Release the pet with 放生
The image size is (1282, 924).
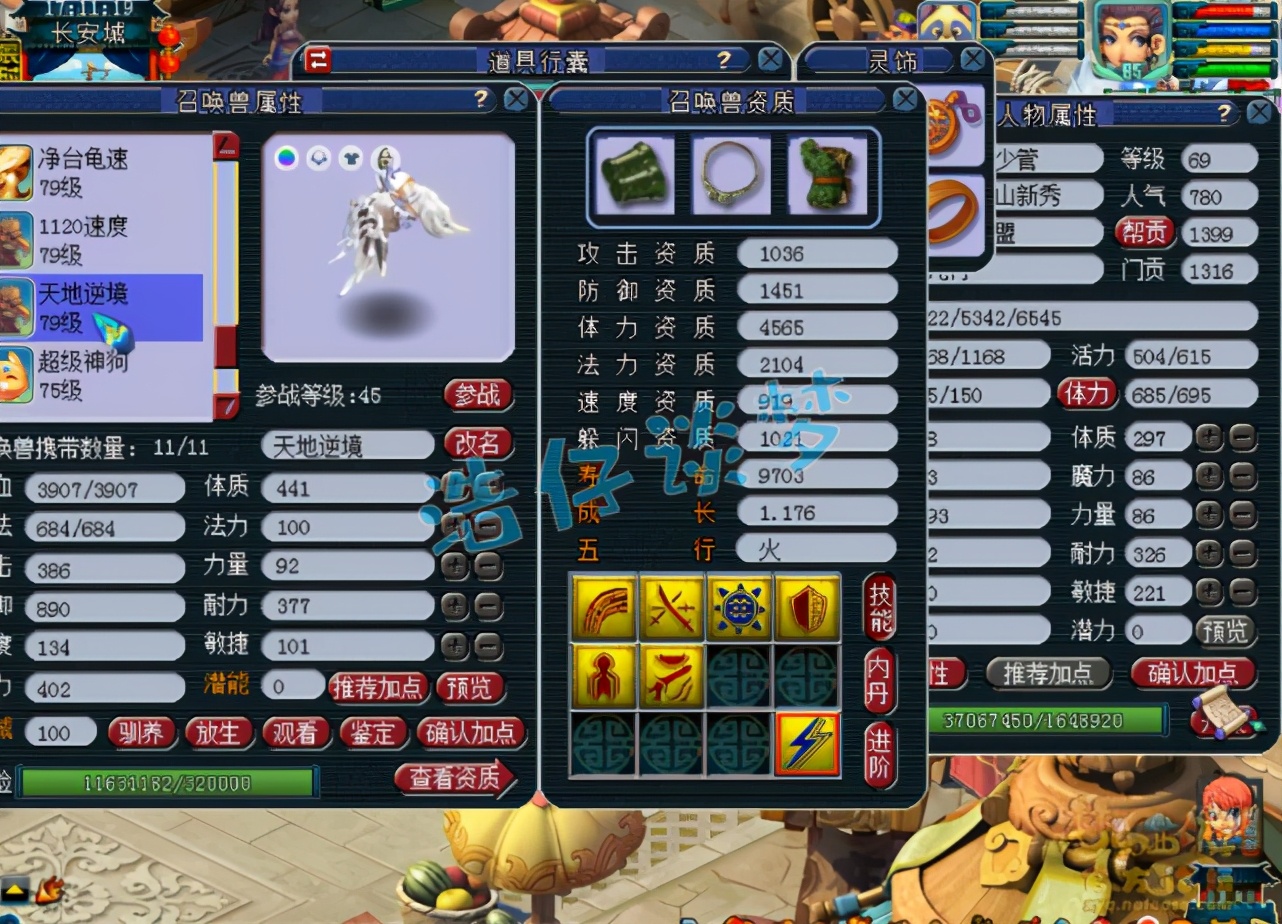coord(218,733)
